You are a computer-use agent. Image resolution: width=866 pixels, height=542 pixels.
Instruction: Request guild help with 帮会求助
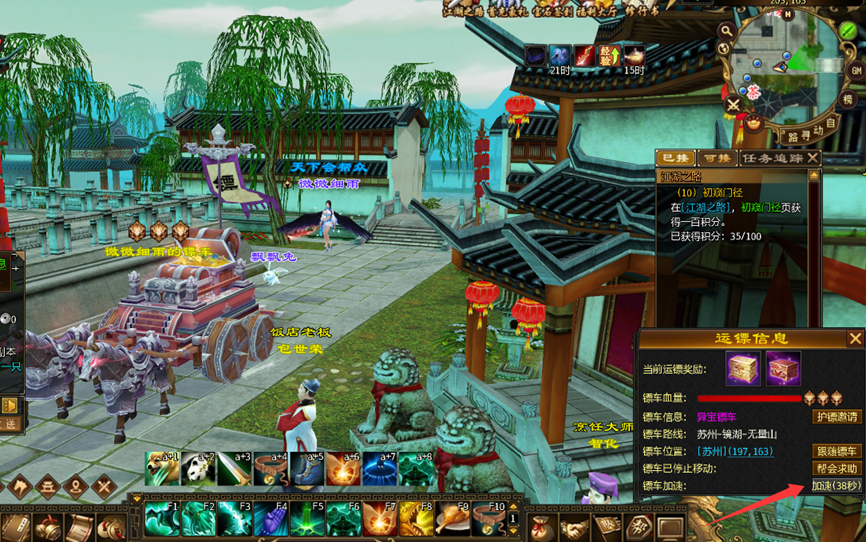(x=836, y=468)
